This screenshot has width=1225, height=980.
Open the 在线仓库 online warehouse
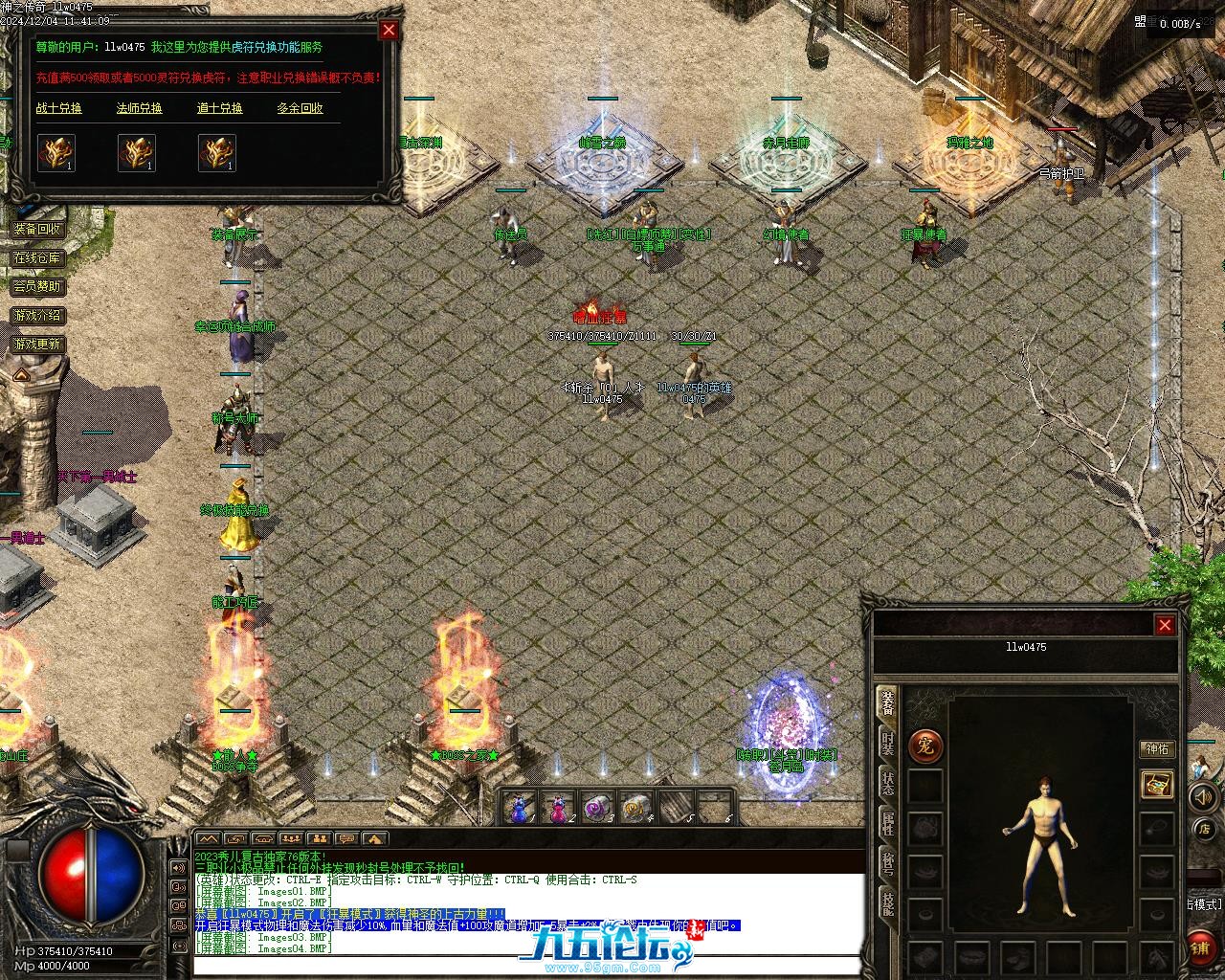point(37,257)
